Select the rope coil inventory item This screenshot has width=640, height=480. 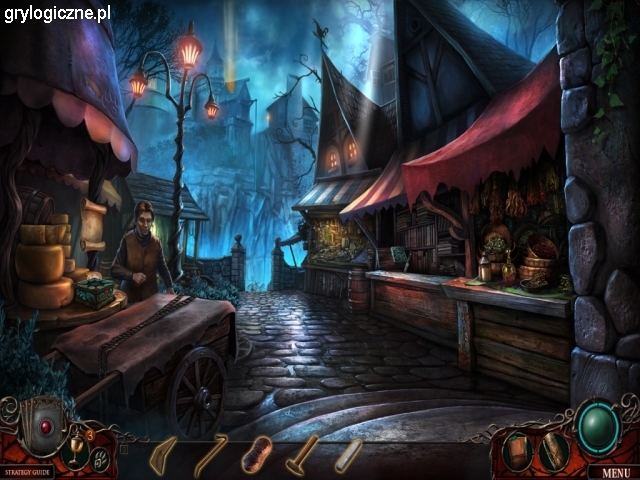256,455
